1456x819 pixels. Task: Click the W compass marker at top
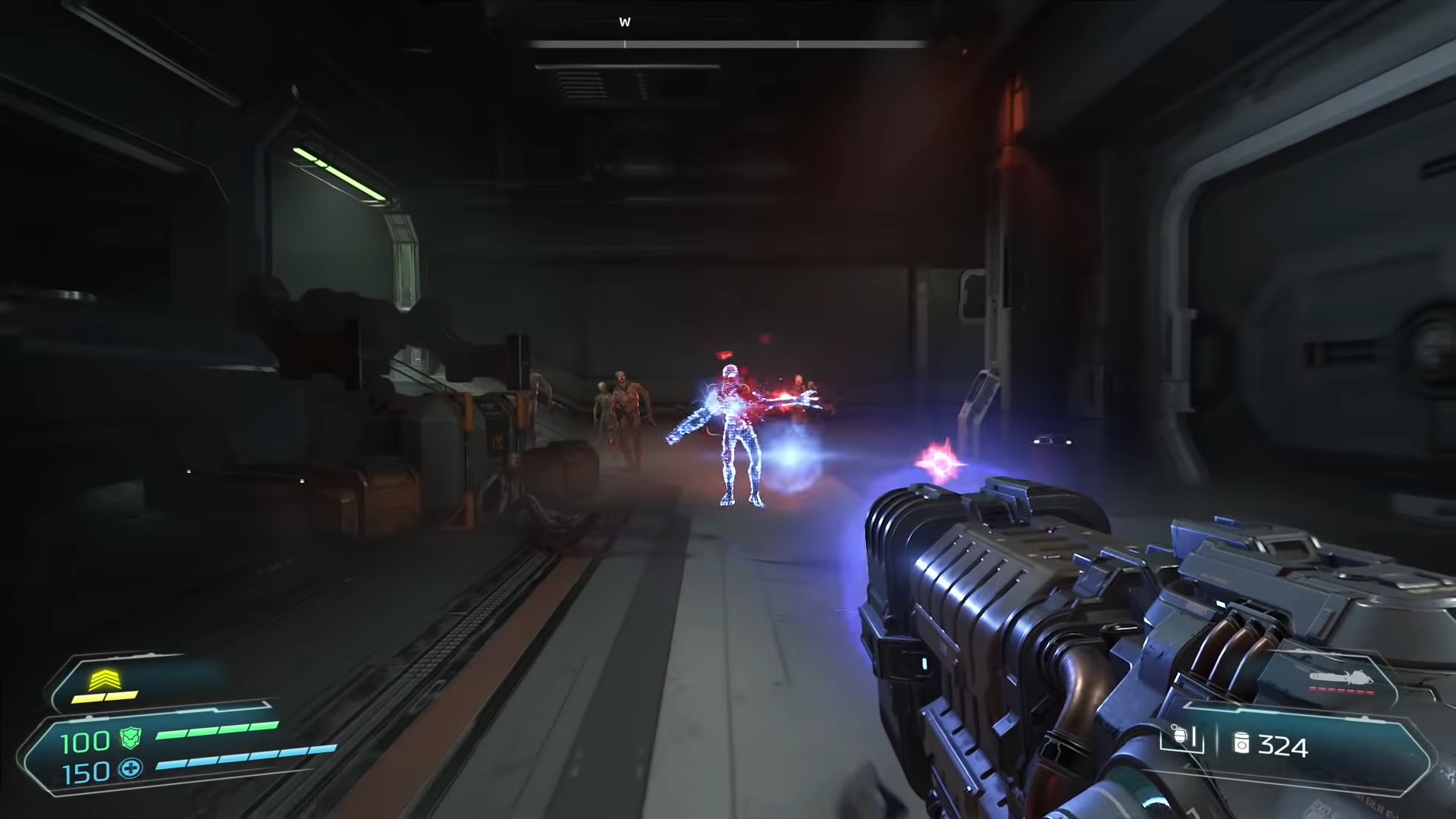click(x=626, y=22)
